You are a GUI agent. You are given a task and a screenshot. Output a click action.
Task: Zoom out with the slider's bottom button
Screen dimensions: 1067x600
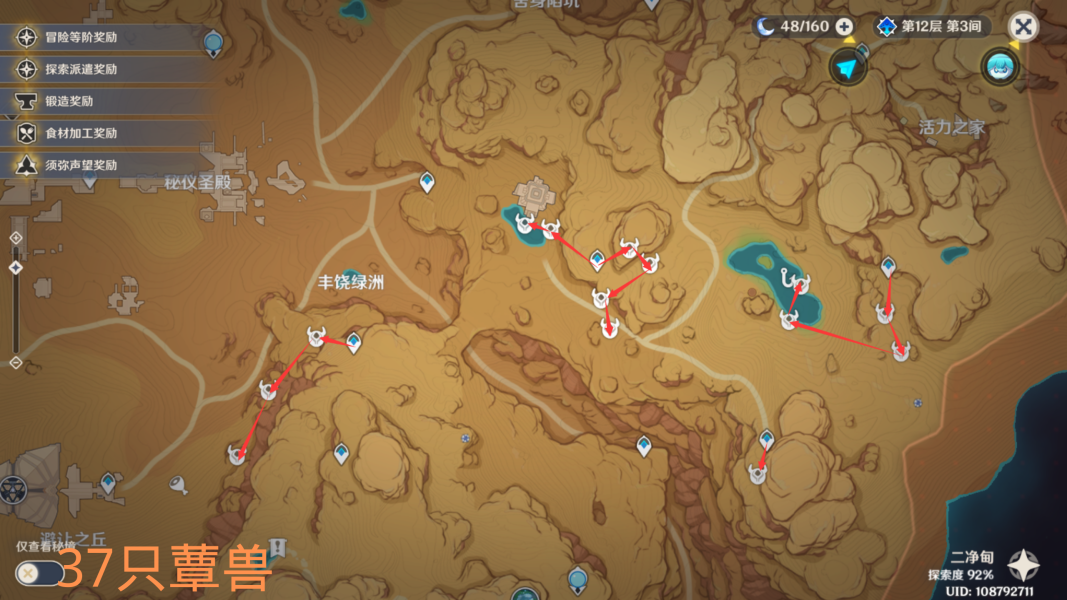pos(15,362)
